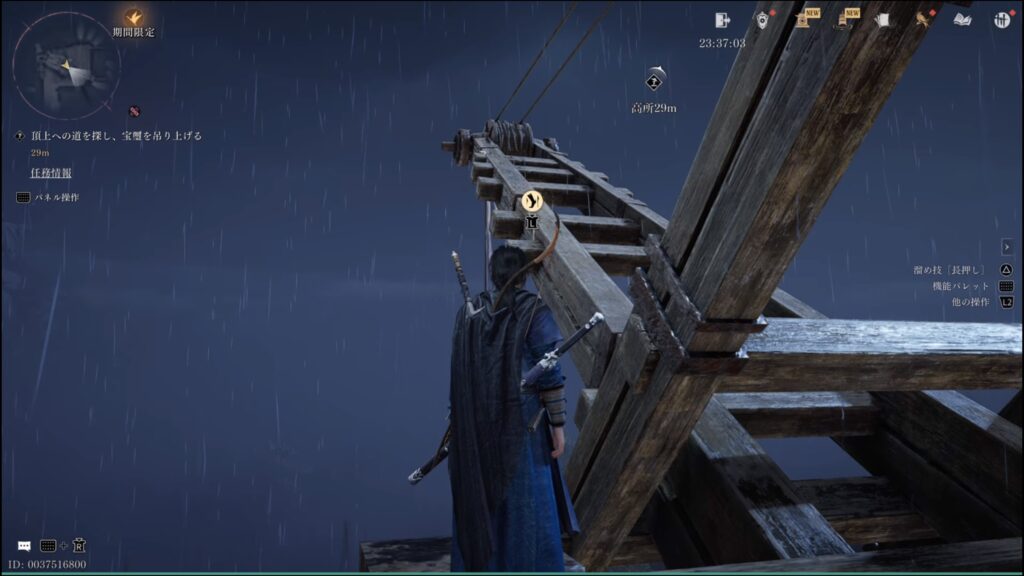Open the first lantern icon marked NEW
The image size is (1024, 576).
(x=802, y=20)
